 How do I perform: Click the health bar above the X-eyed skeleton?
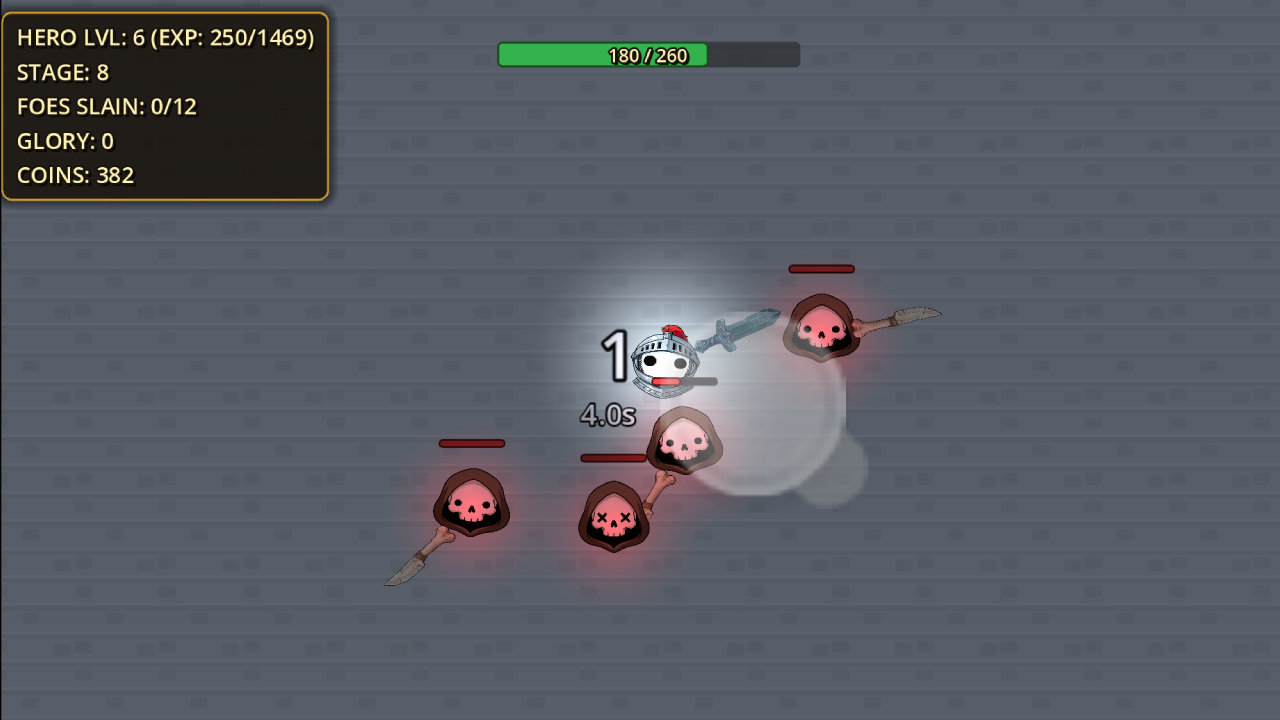pyautogui.click(x=612, y=457)
